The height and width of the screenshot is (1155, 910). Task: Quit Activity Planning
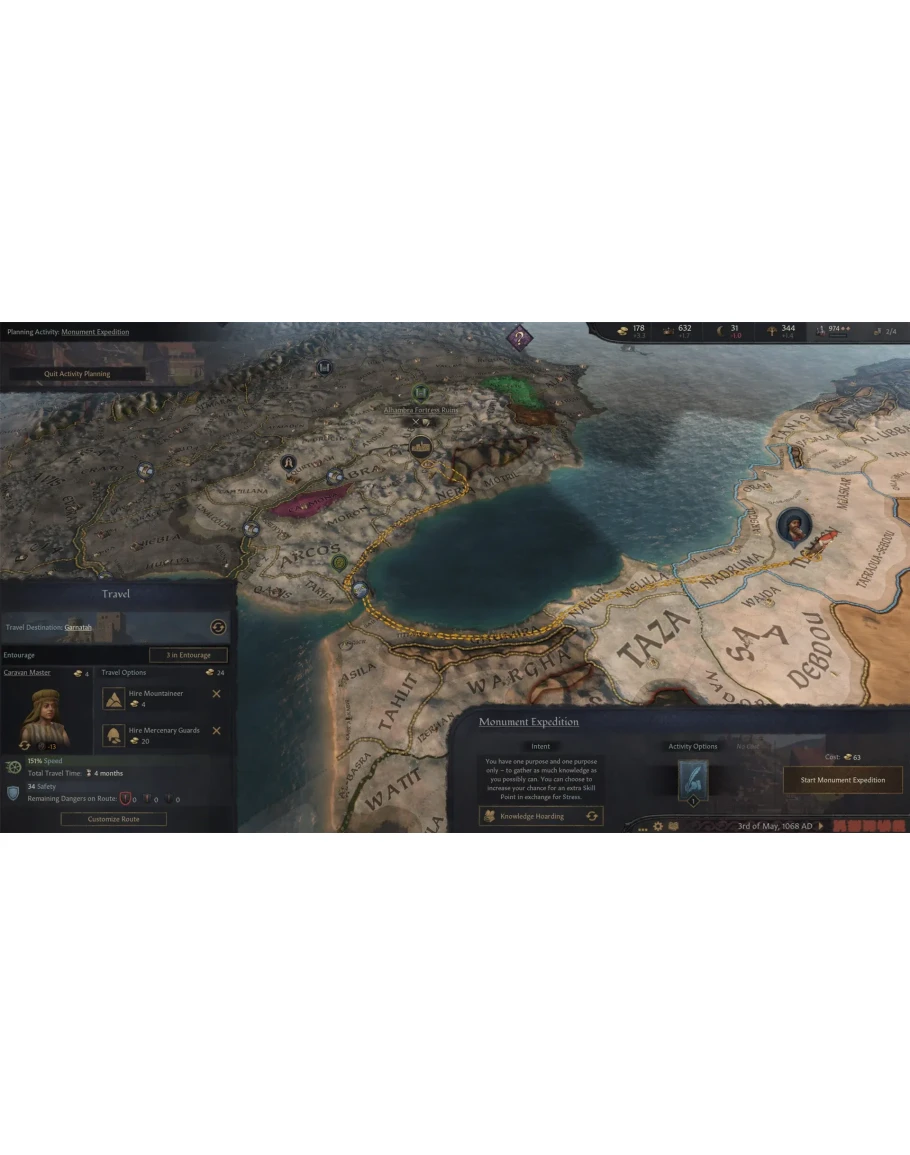click(x=77, y=374)
